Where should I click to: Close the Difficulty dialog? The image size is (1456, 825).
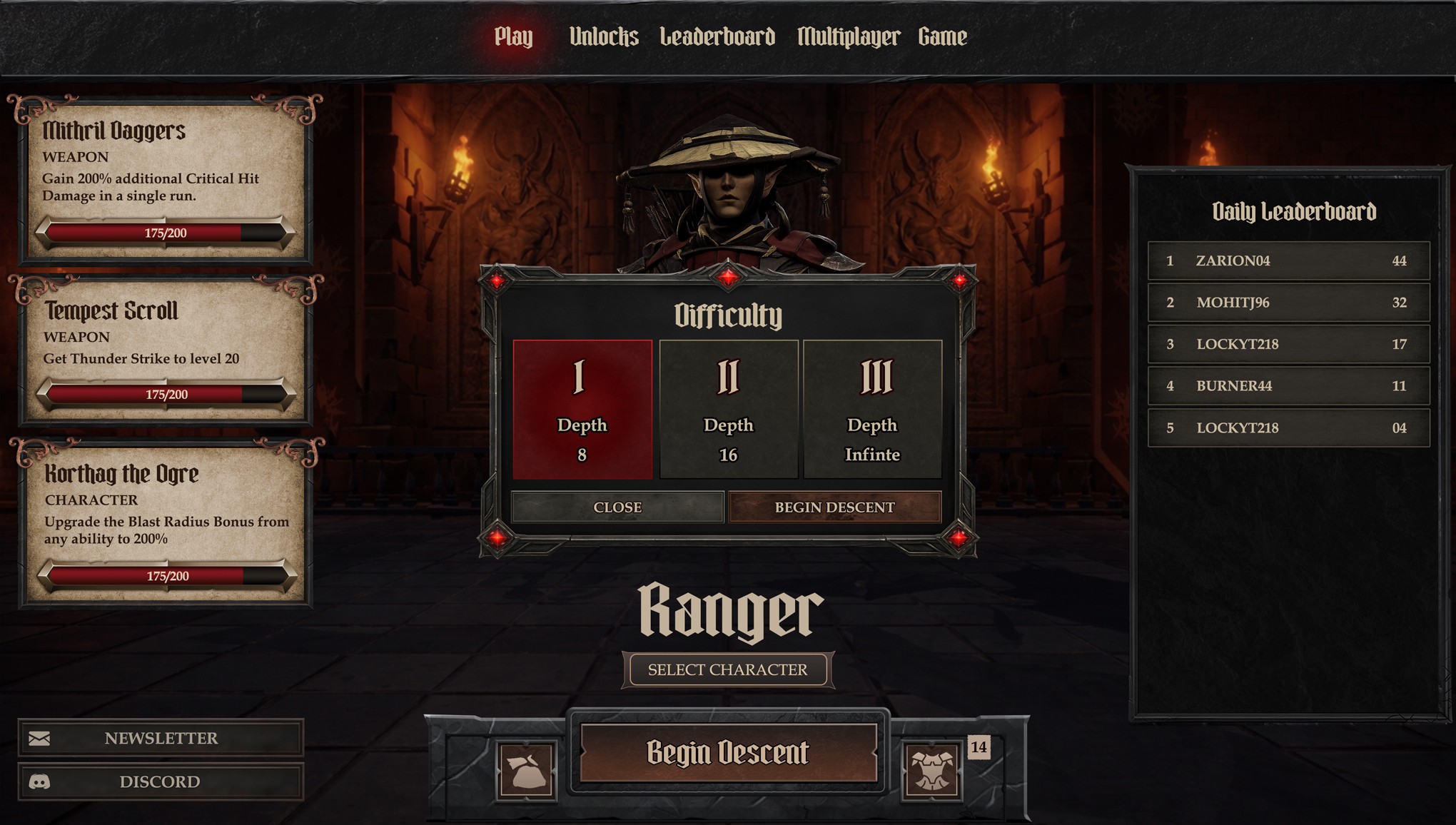(617, 507)
